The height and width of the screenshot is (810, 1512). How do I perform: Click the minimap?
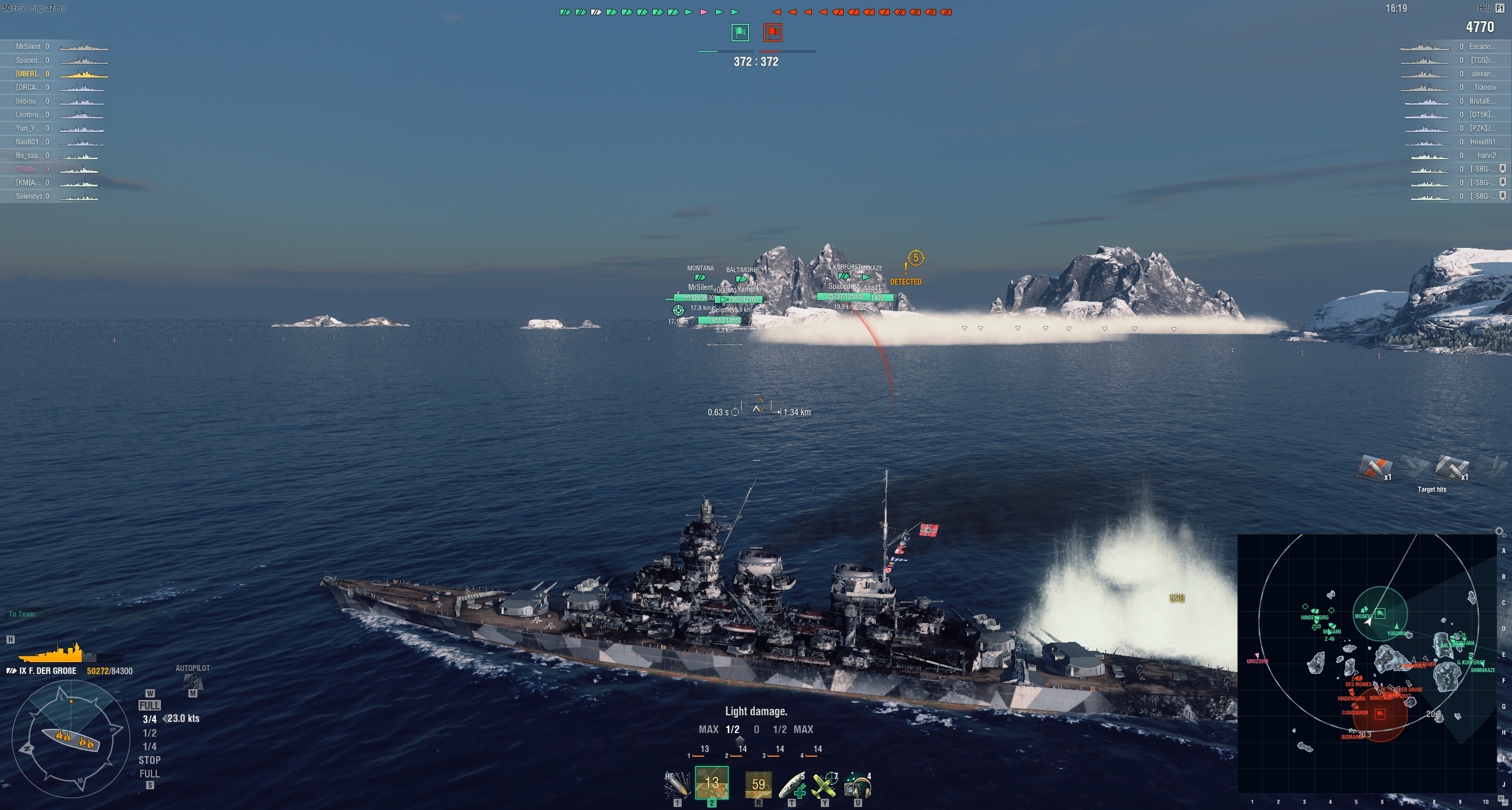tap(1367, 663)
